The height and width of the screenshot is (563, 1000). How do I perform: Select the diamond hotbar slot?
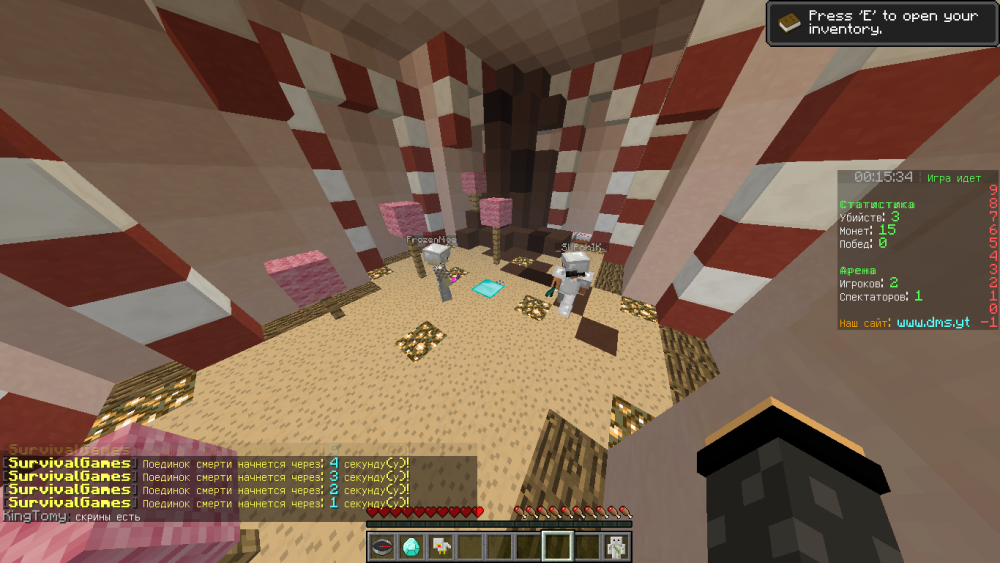point(411,546)
